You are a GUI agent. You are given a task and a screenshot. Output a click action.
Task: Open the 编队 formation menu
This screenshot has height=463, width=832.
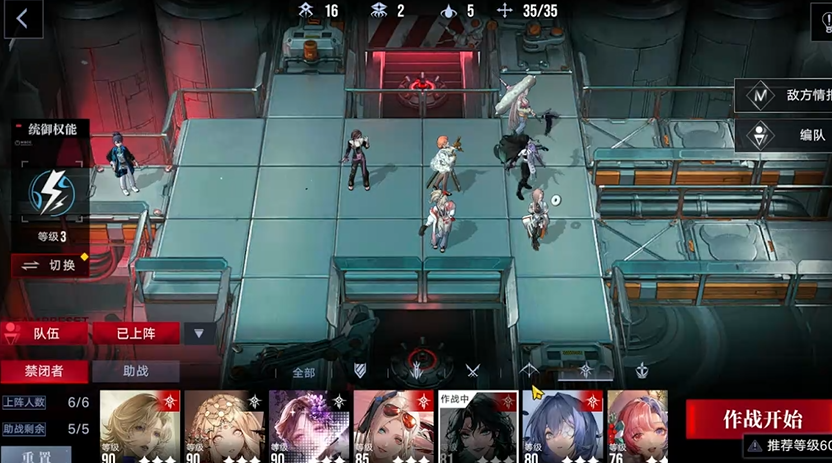point(786,135)
